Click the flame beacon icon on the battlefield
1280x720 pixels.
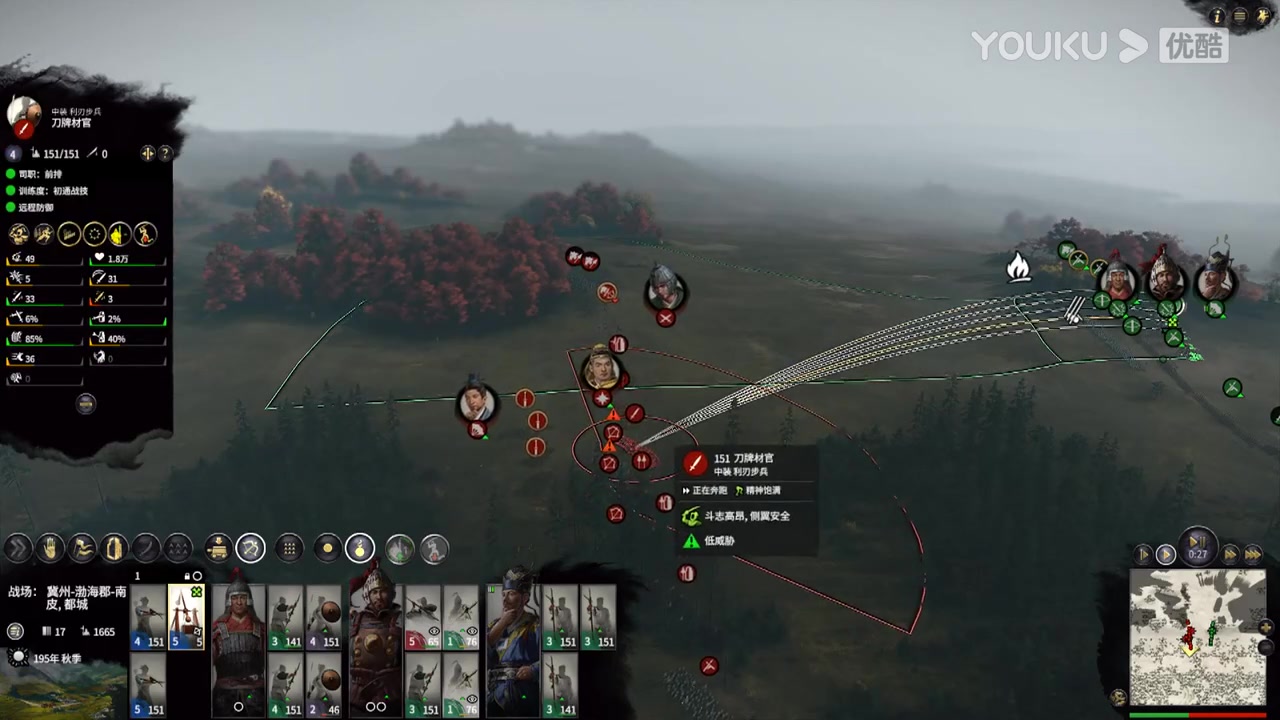(1018, 267)
